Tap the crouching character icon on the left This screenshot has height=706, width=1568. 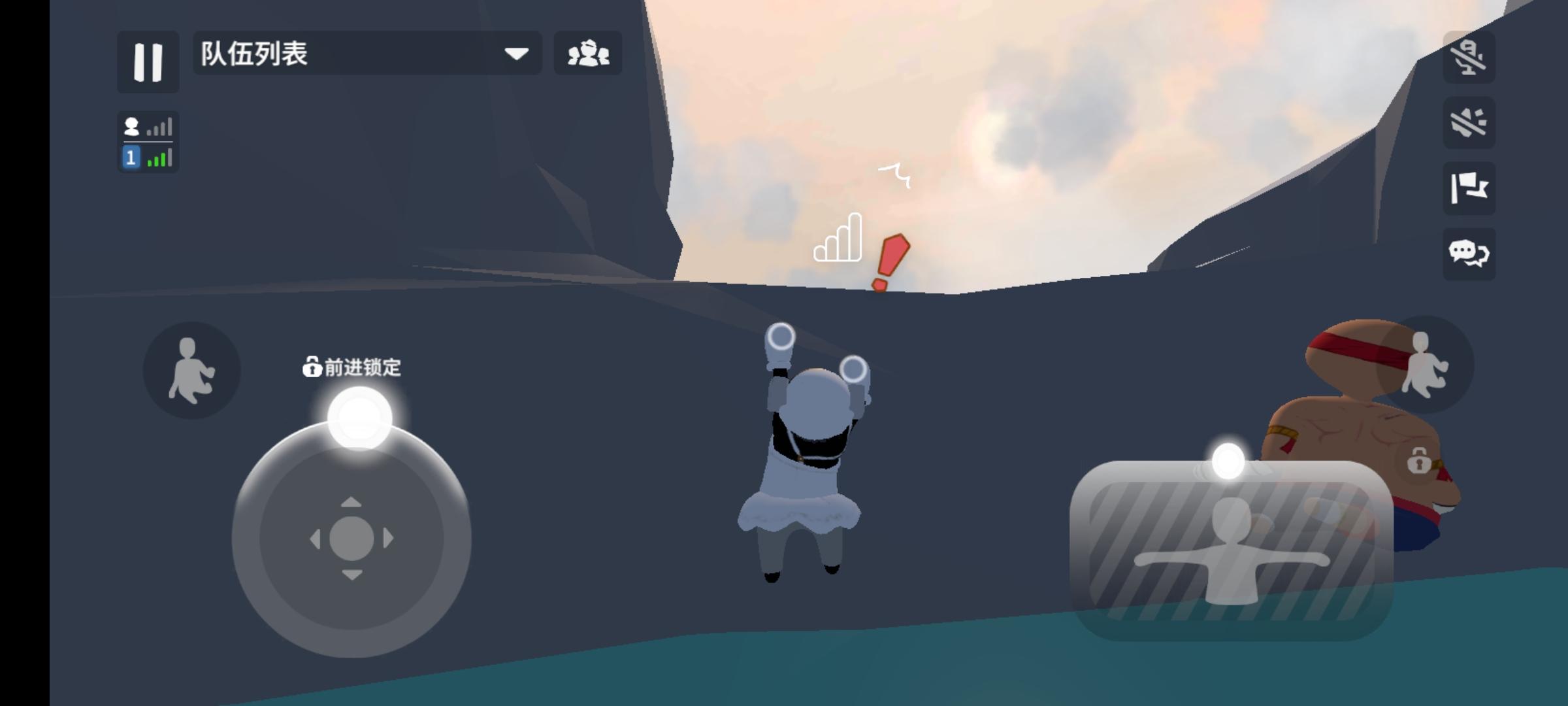[x=191, y=370]
